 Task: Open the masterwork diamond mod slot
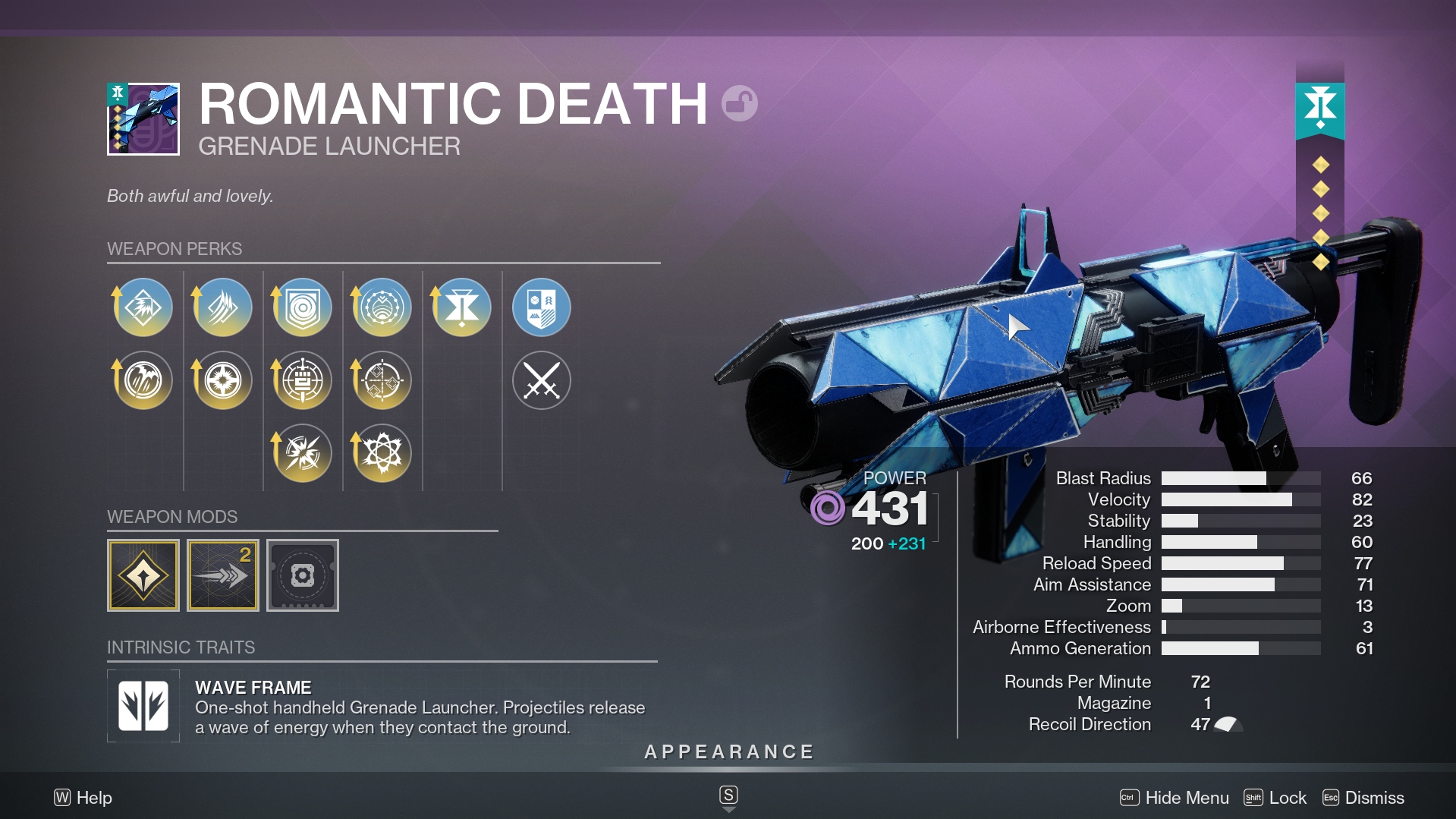[x=143, y=575]
